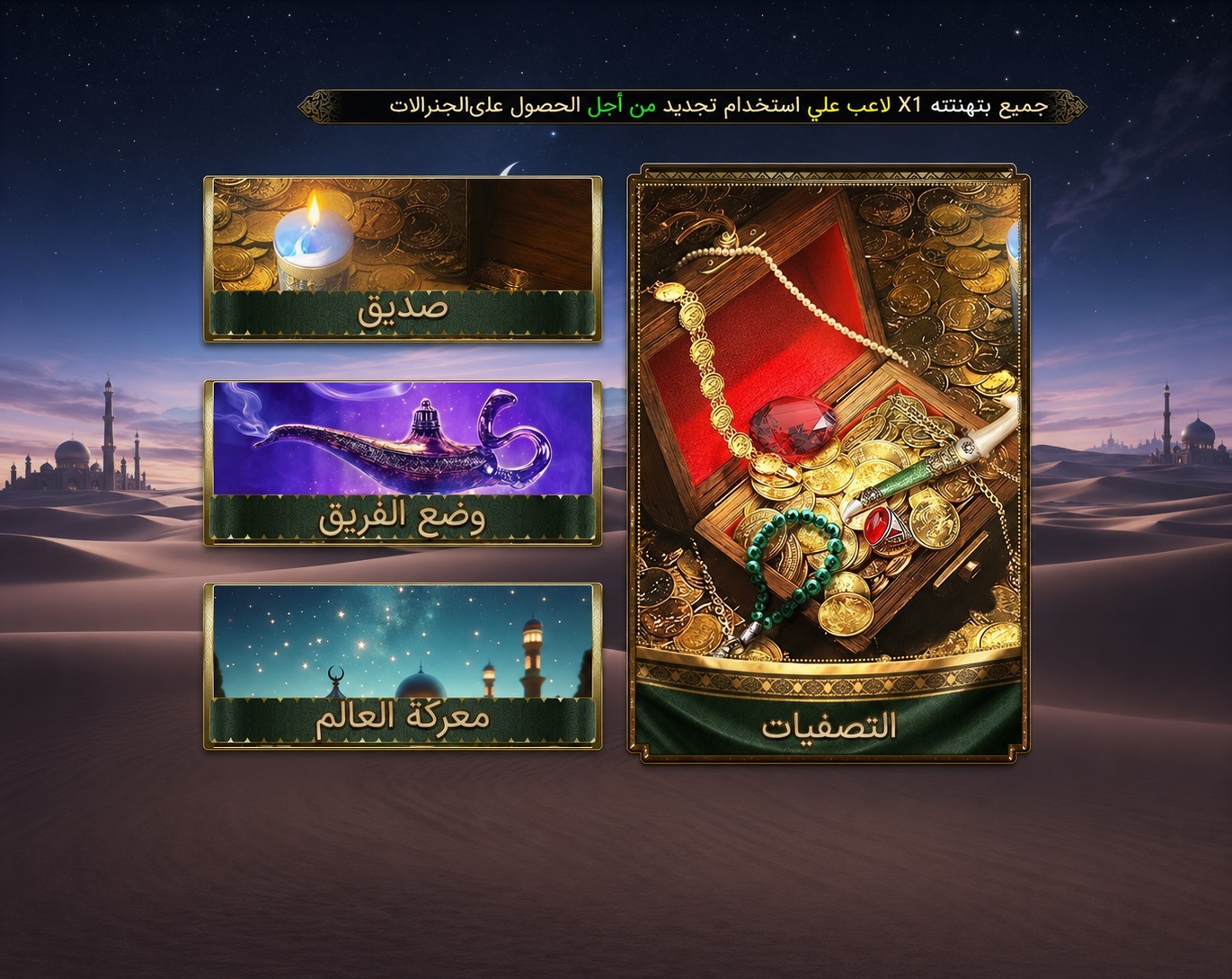This screenshot has width=1232, height=979.
Task: Open the صديق (Friend) game mode card
Action: point(402,256)
